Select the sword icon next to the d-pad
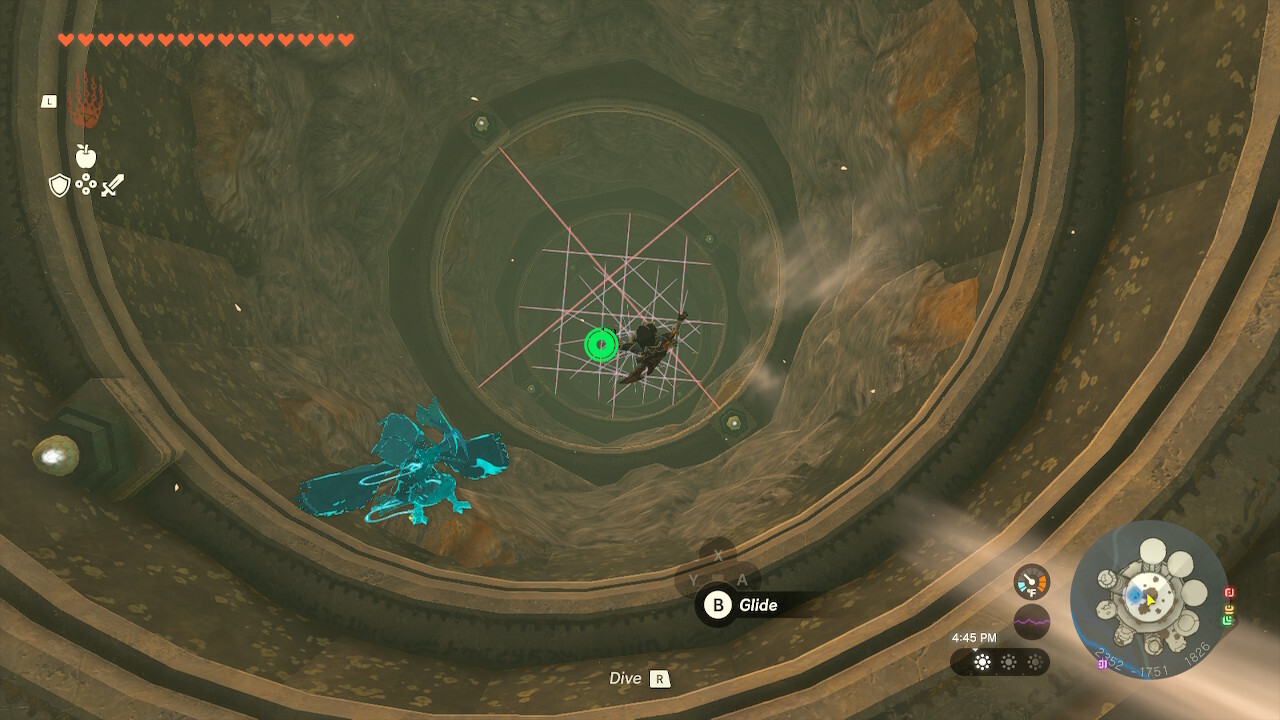The width and height of the screenshot is (1280, 720). click(112, 185)
